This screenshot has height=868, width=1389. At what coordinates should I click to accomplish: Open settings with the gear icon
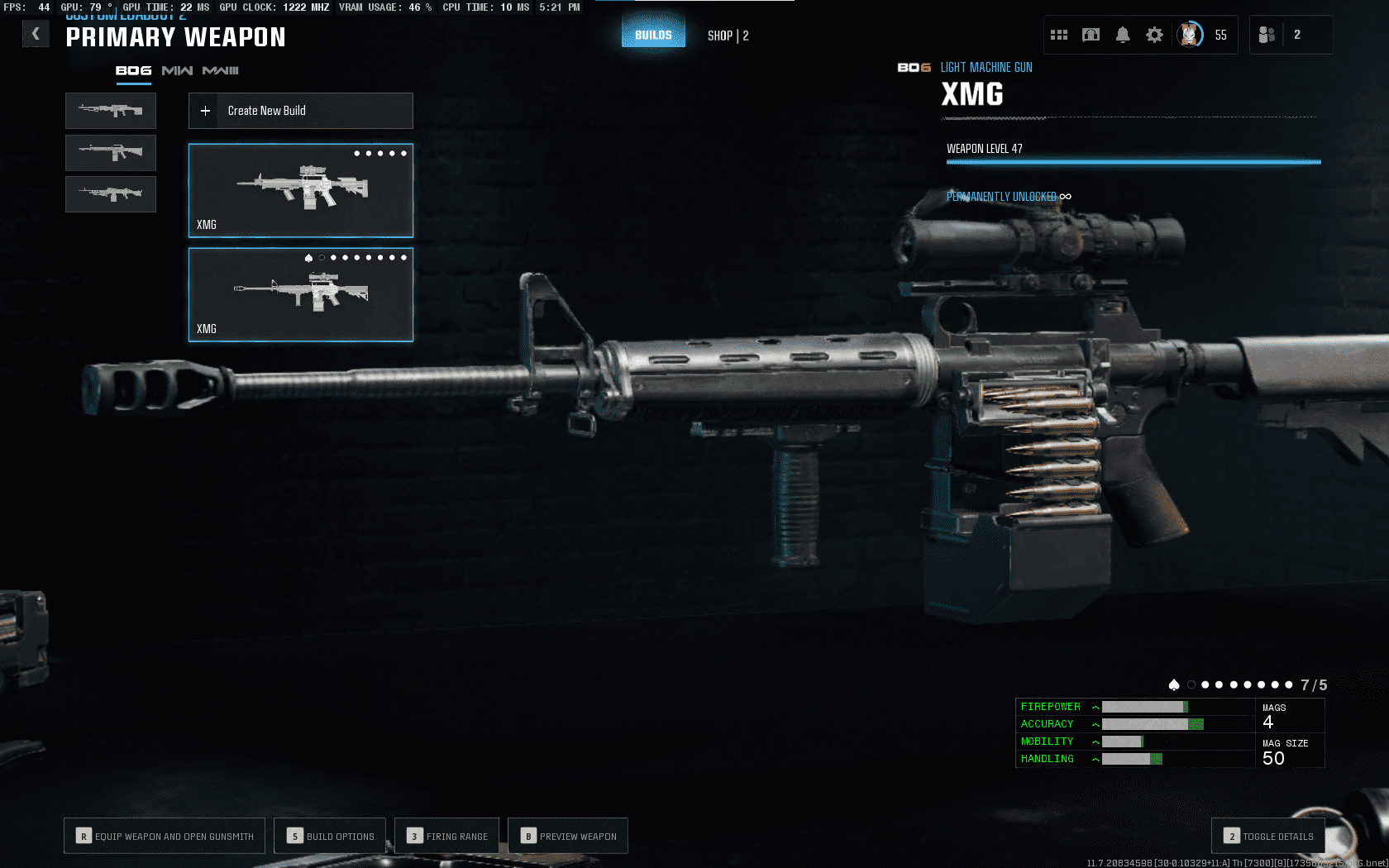pyautogui.click(x=1154, y=35)
